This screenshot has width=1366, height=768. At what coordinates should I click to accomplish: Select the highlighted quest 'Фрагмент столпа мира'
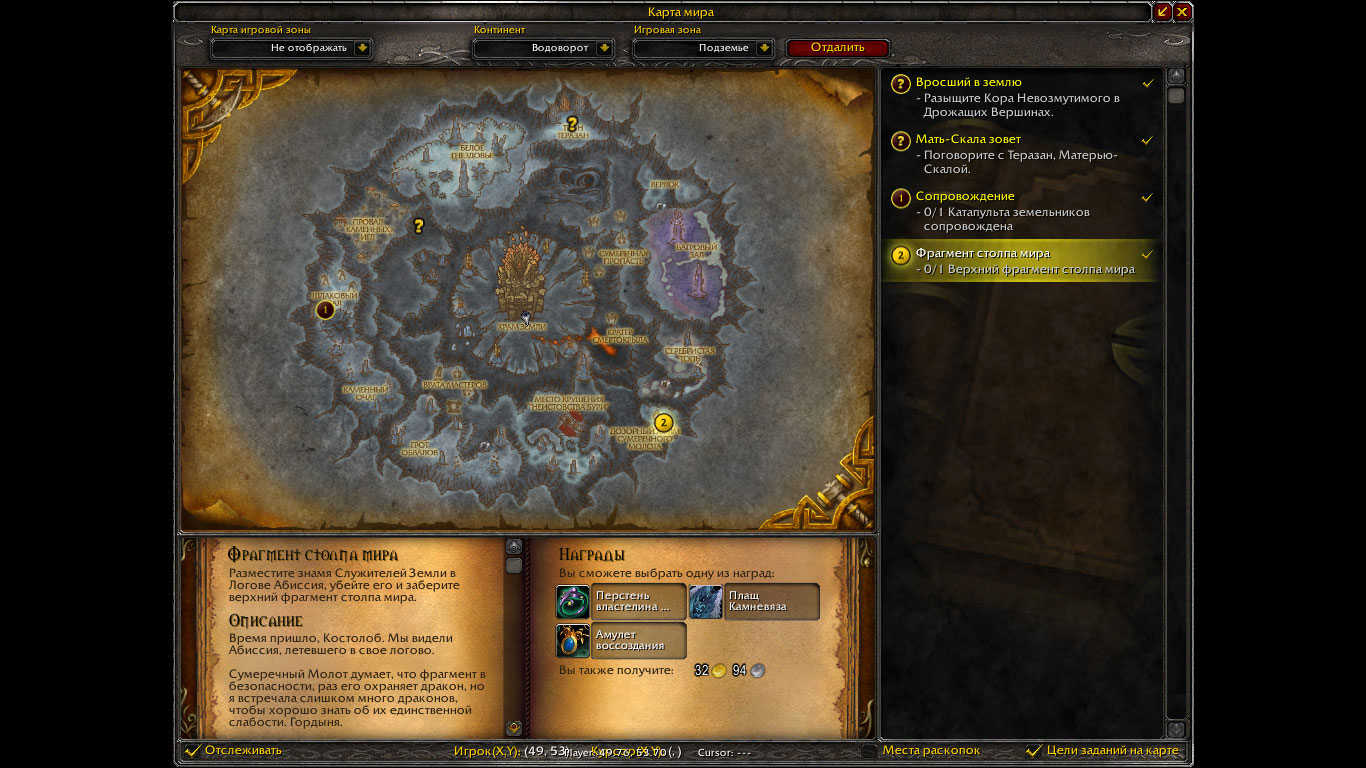click(982, 254)
